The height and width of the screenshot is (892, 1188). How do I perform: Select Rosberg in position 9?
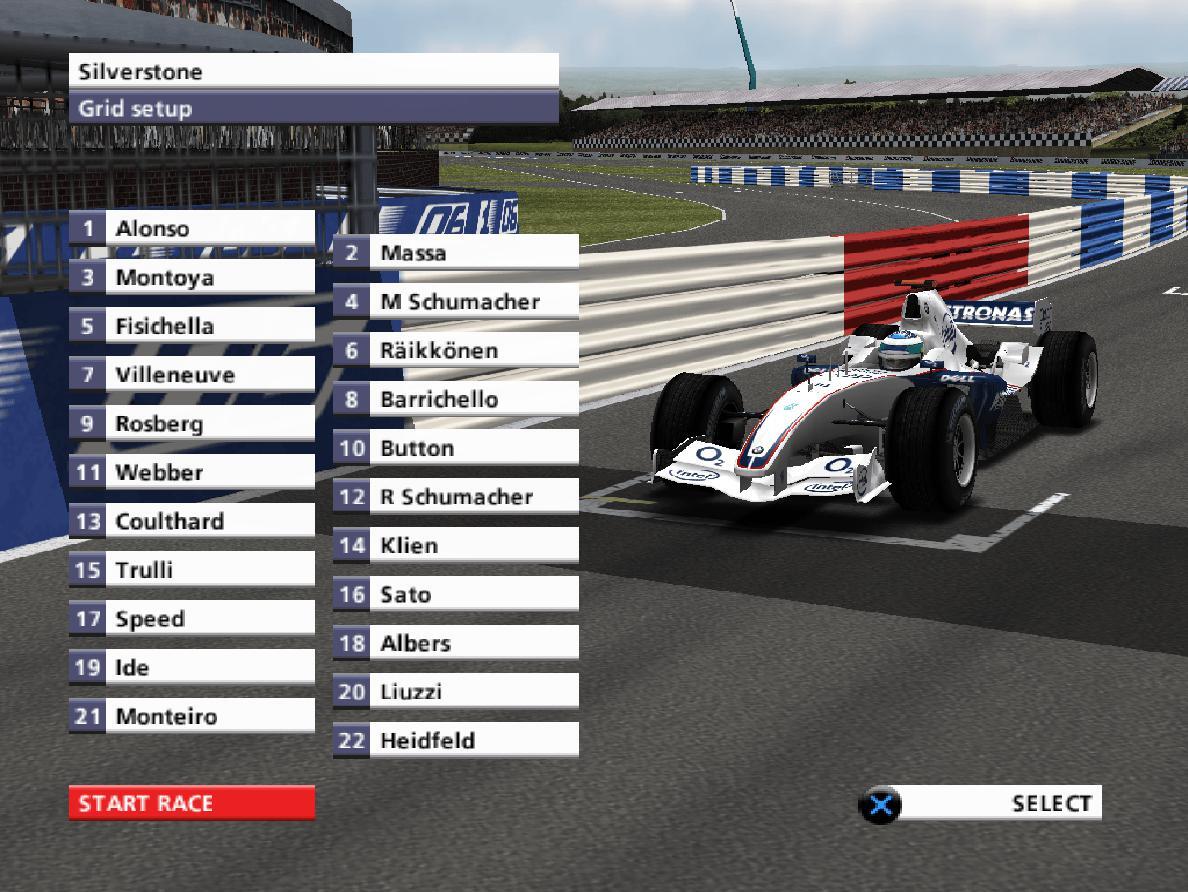coord(191,423)
